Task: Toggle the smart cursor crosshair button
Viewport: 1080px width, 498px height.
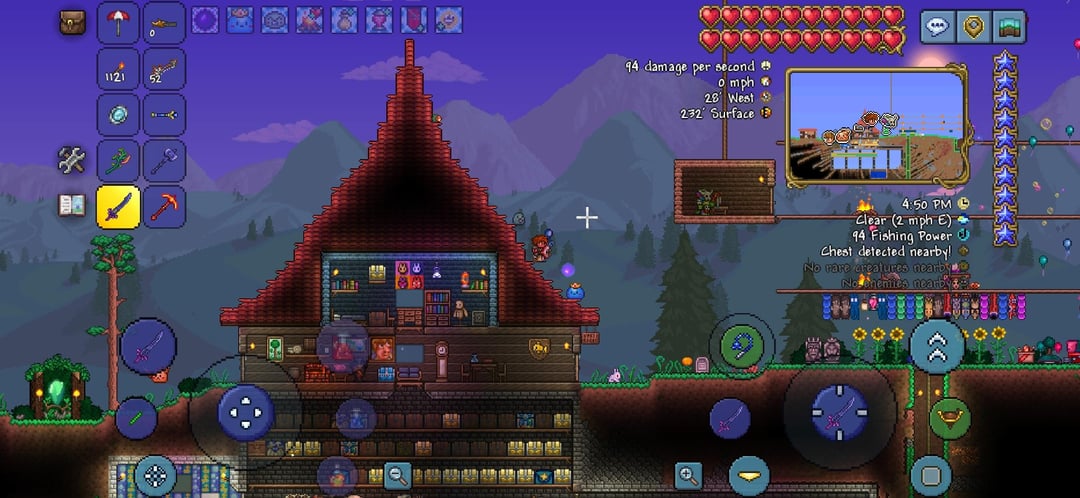Action: [155, 476]
